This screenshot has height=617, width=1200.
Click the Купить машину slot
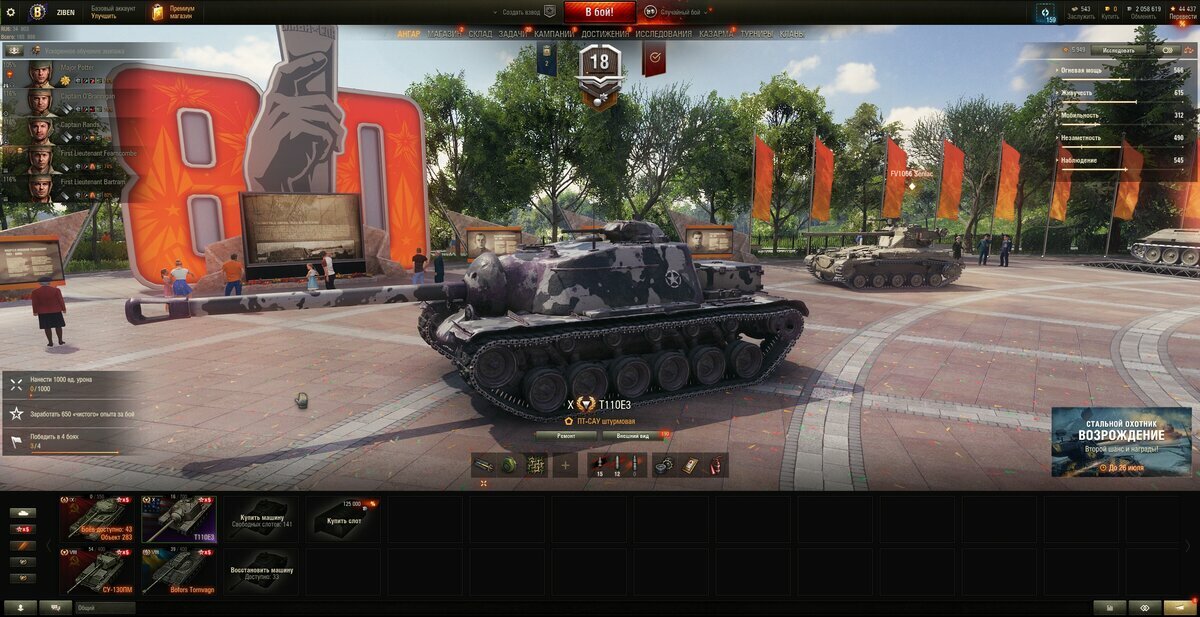pos(261,518)
